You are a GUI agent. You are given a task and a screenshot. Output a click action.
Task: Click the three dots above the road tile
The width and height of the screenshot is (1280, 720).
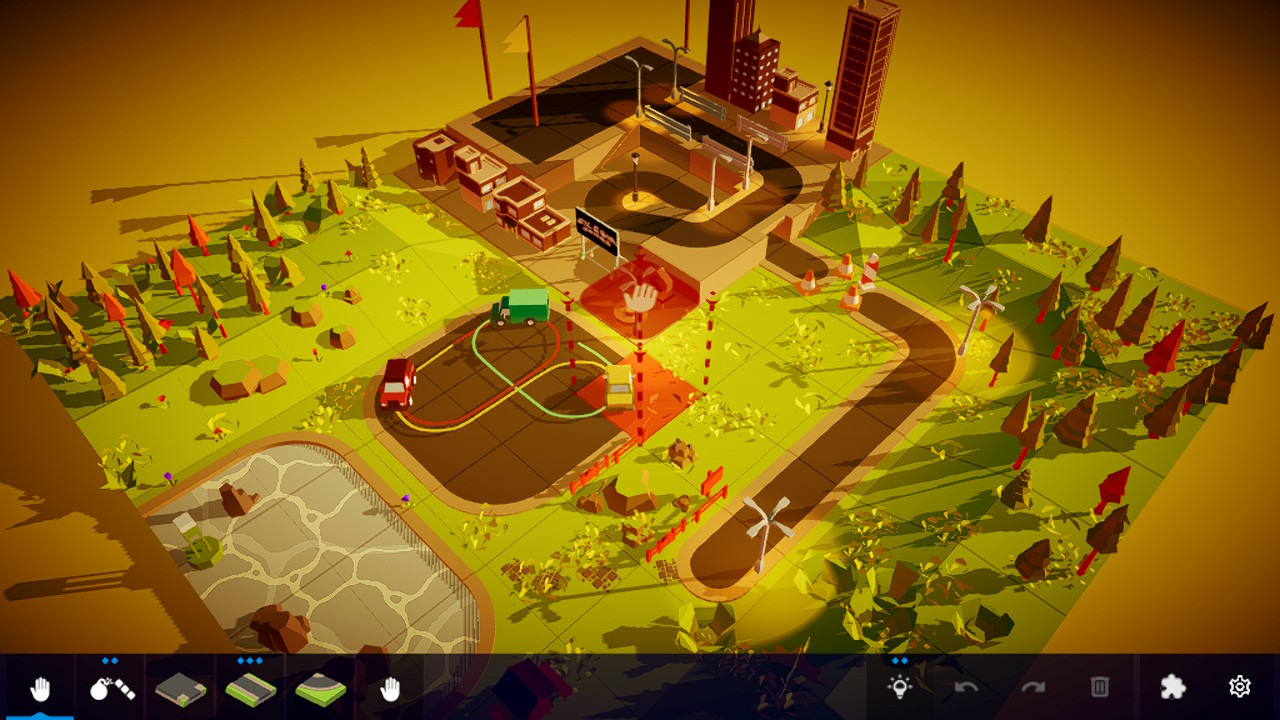[250, 661]
